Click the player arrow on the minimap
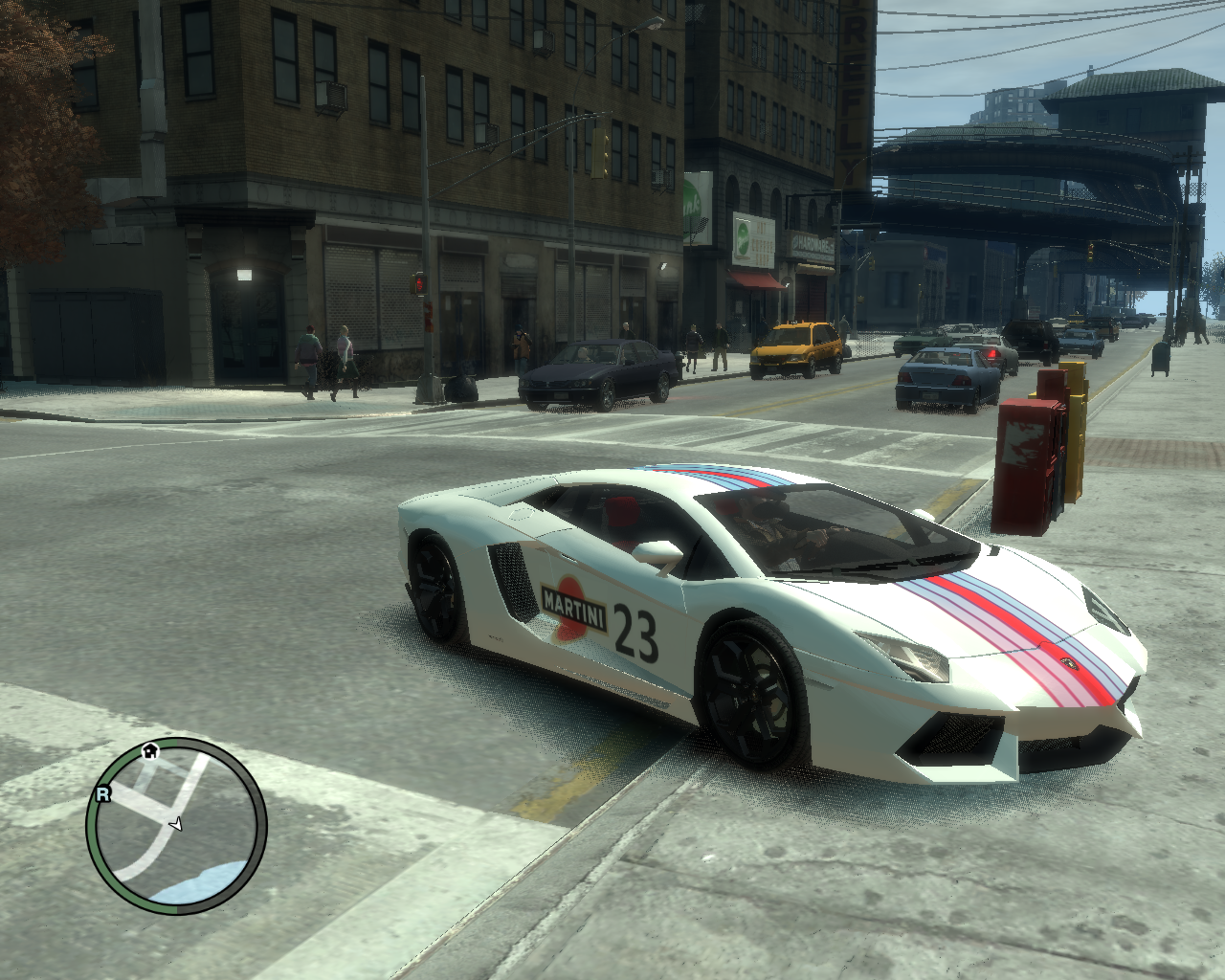The width and height of the screenshot is (1225, 980). click(x=176, y=824)
